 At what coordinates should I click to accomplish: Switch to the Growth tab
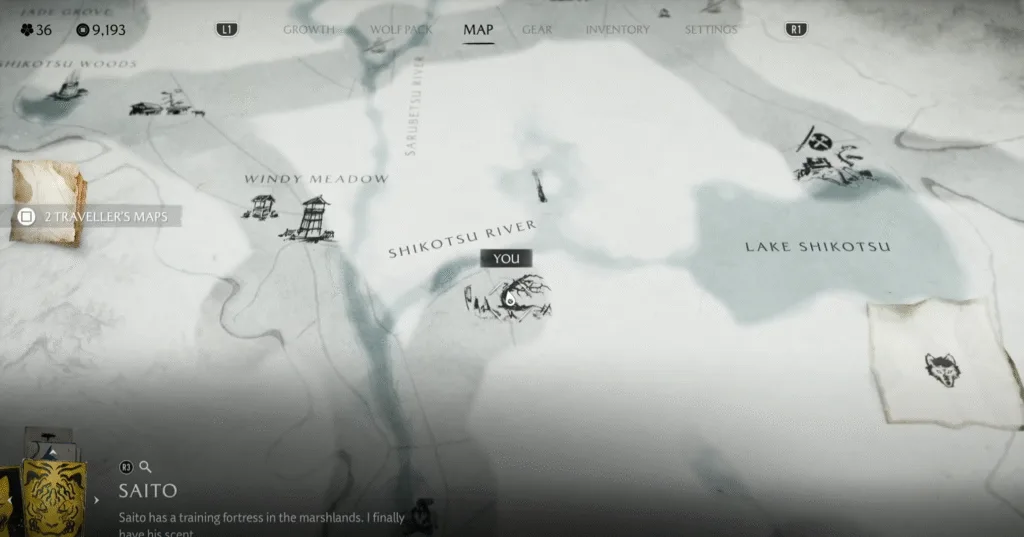308,30
